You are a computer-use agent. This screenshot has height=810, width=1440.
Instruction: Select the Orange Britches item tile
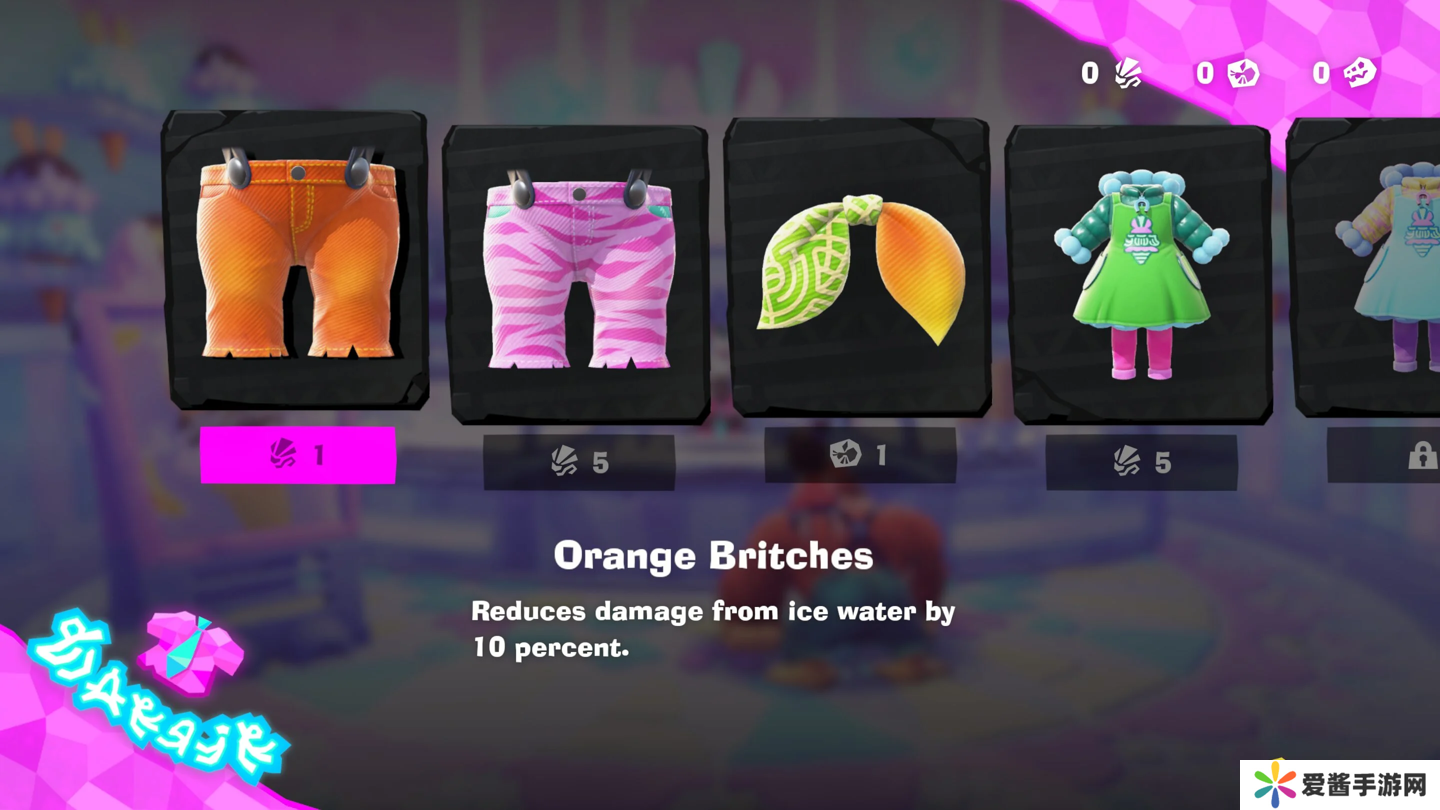[x=296, y=260]
